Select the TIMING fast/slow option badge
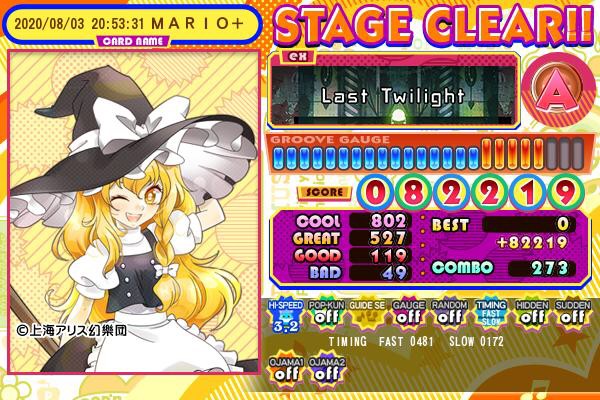Screen dimensions: 600x400 [489, 314]
